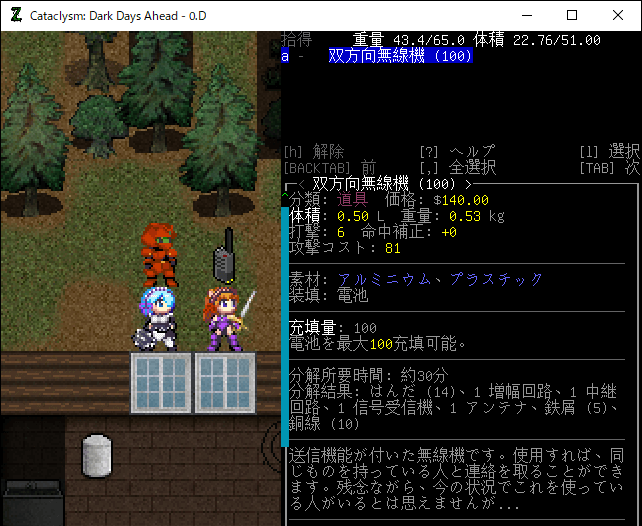Select the 双方向無線機 (100) item row
This screenshot has width=642, height=526.
click(400, 56)
